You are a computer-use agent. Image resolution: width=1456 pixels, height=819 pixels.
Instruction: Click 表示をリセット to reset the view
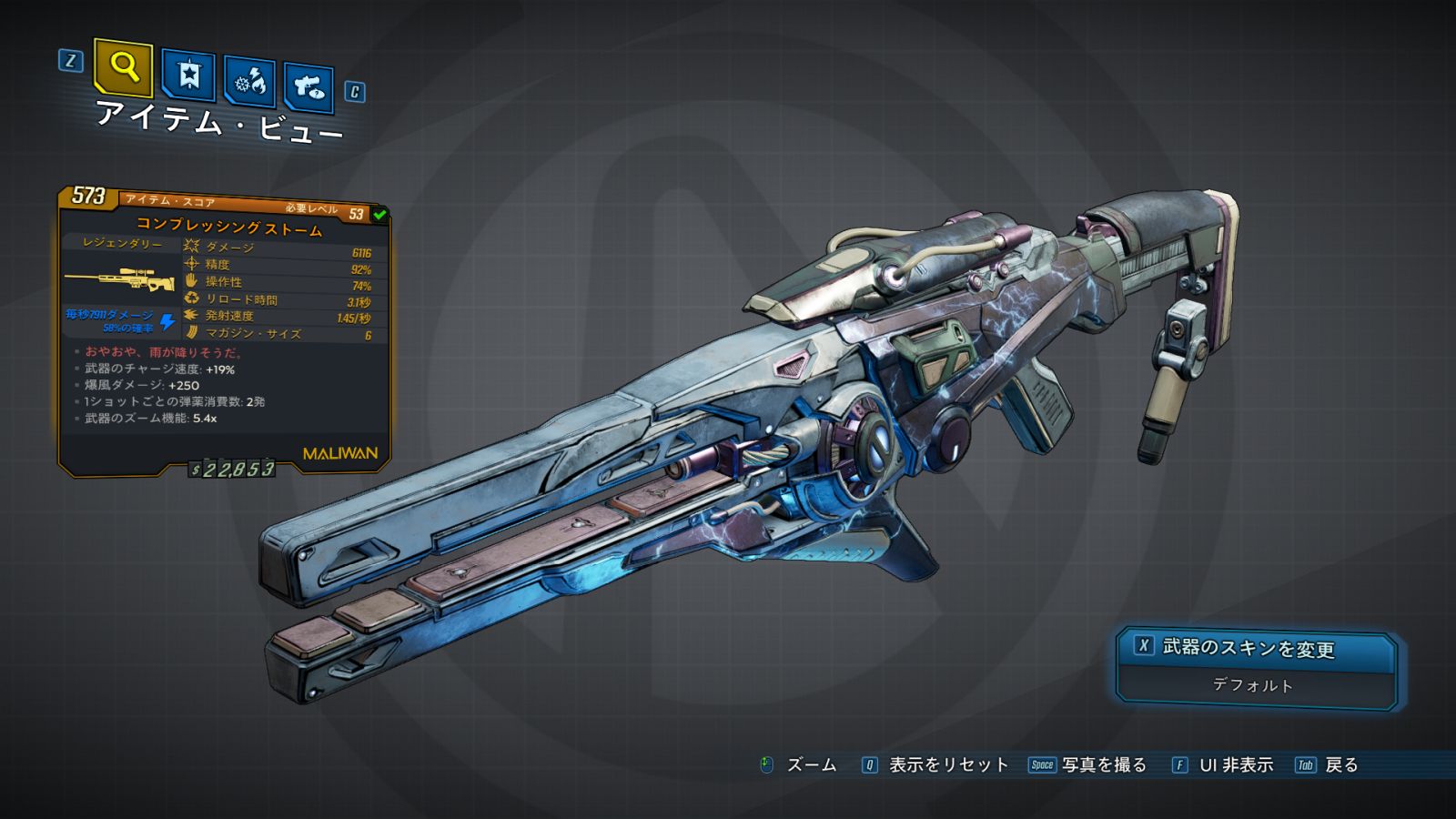click(947, 765)
